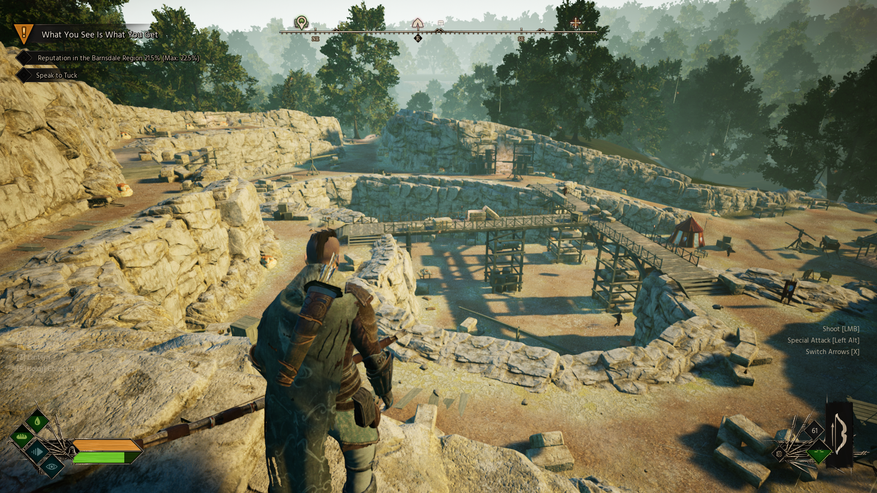877x493 pixels.
Task: Click the eye visibility status icon
Action: point(52,465)
